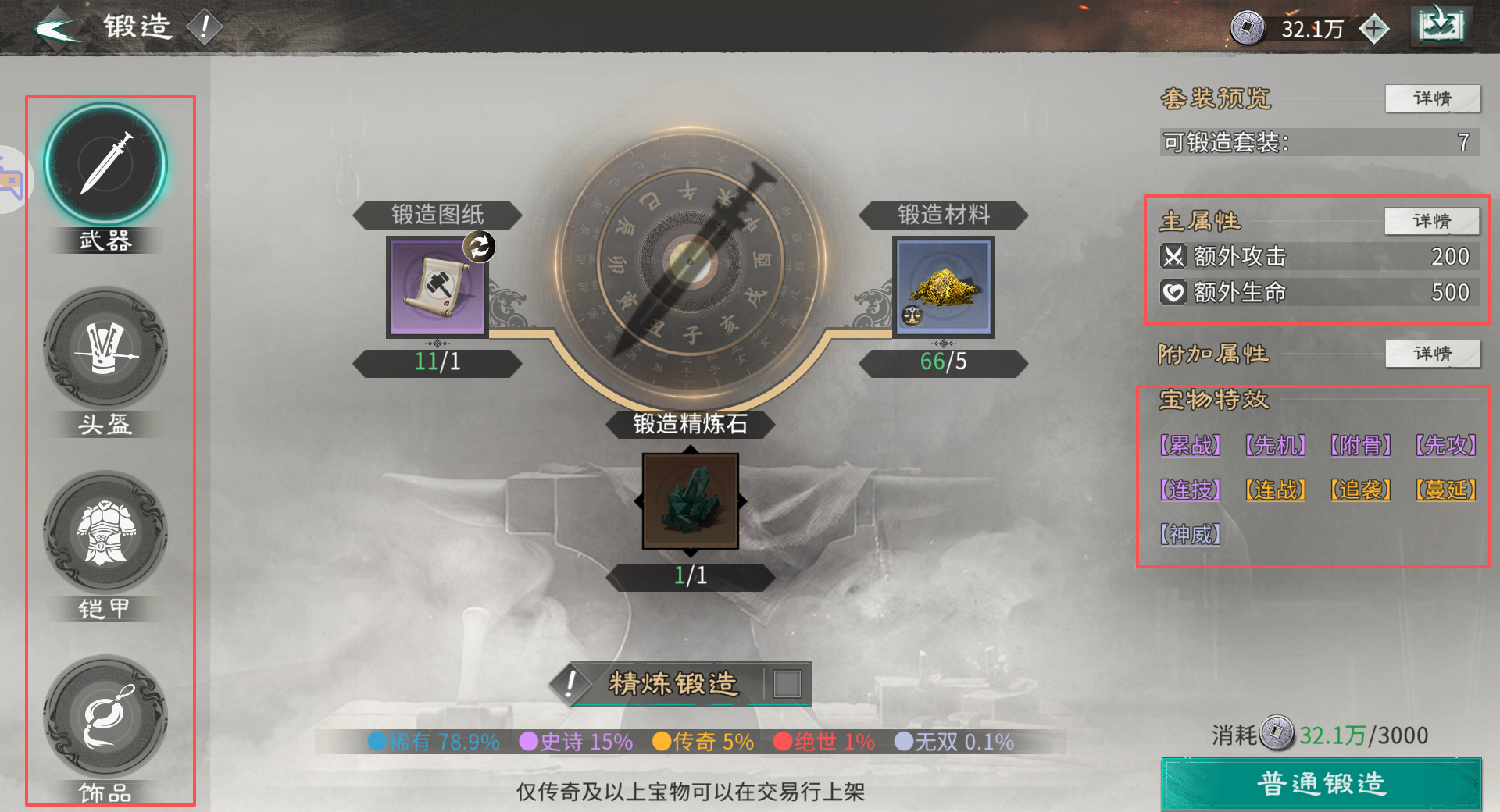Viewport: 1500px width, 812px height.
Task: Open 详情 details for 附加属性
Action: [1432, 354]
